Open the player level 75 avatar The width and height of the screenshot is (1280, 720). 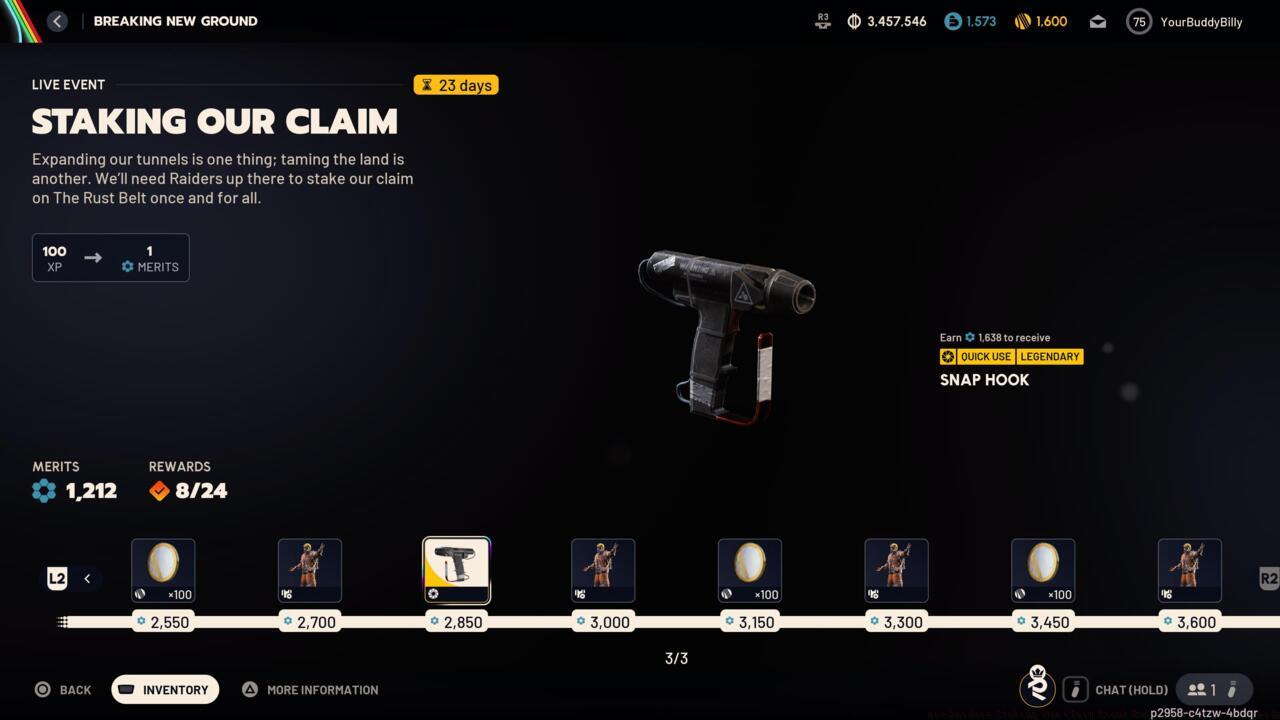click(1138, 21)
